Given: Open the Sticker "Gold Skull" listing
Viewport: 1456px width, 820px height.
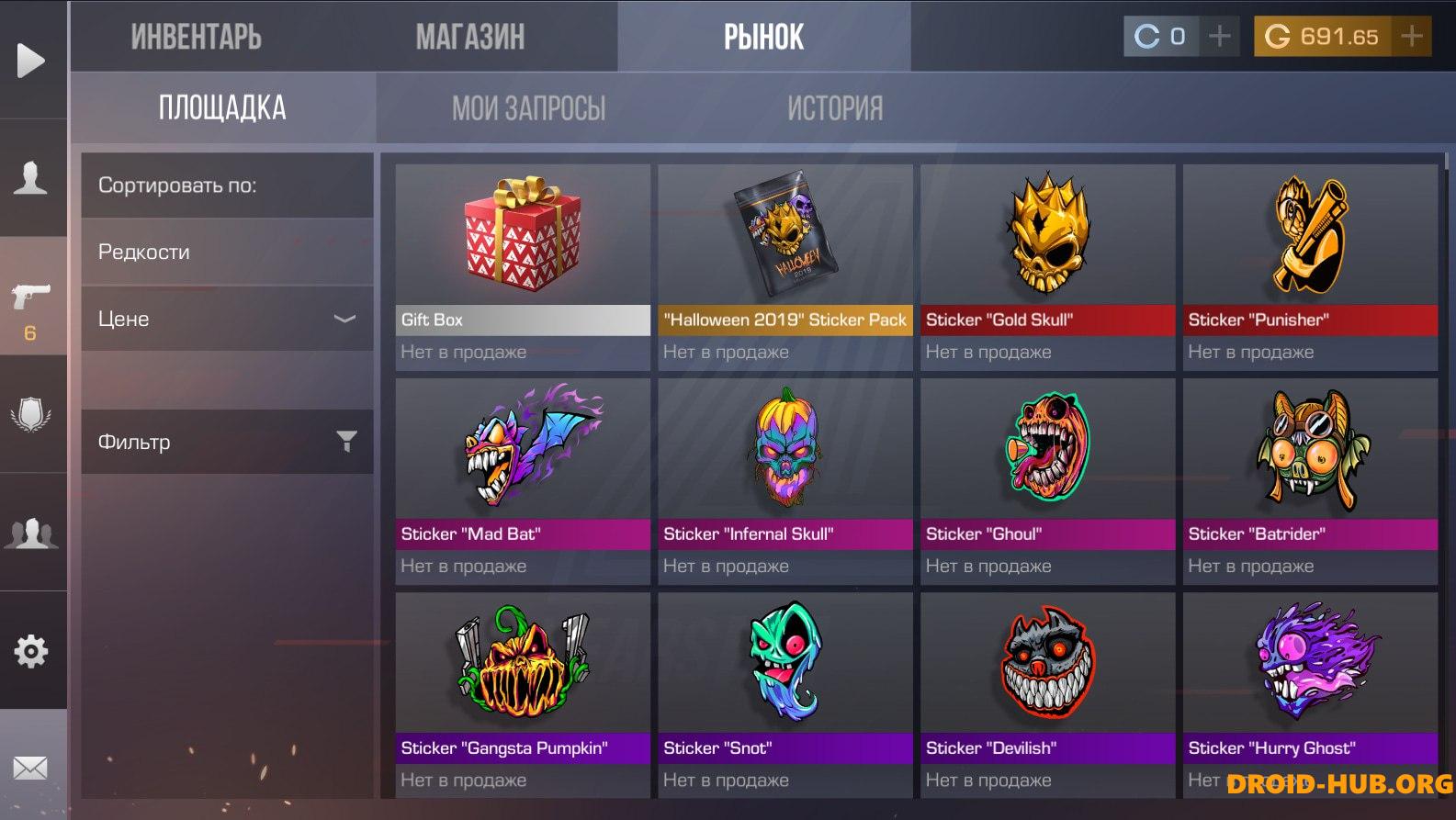Looking at the screenshot, I should tap(1047, 266).
